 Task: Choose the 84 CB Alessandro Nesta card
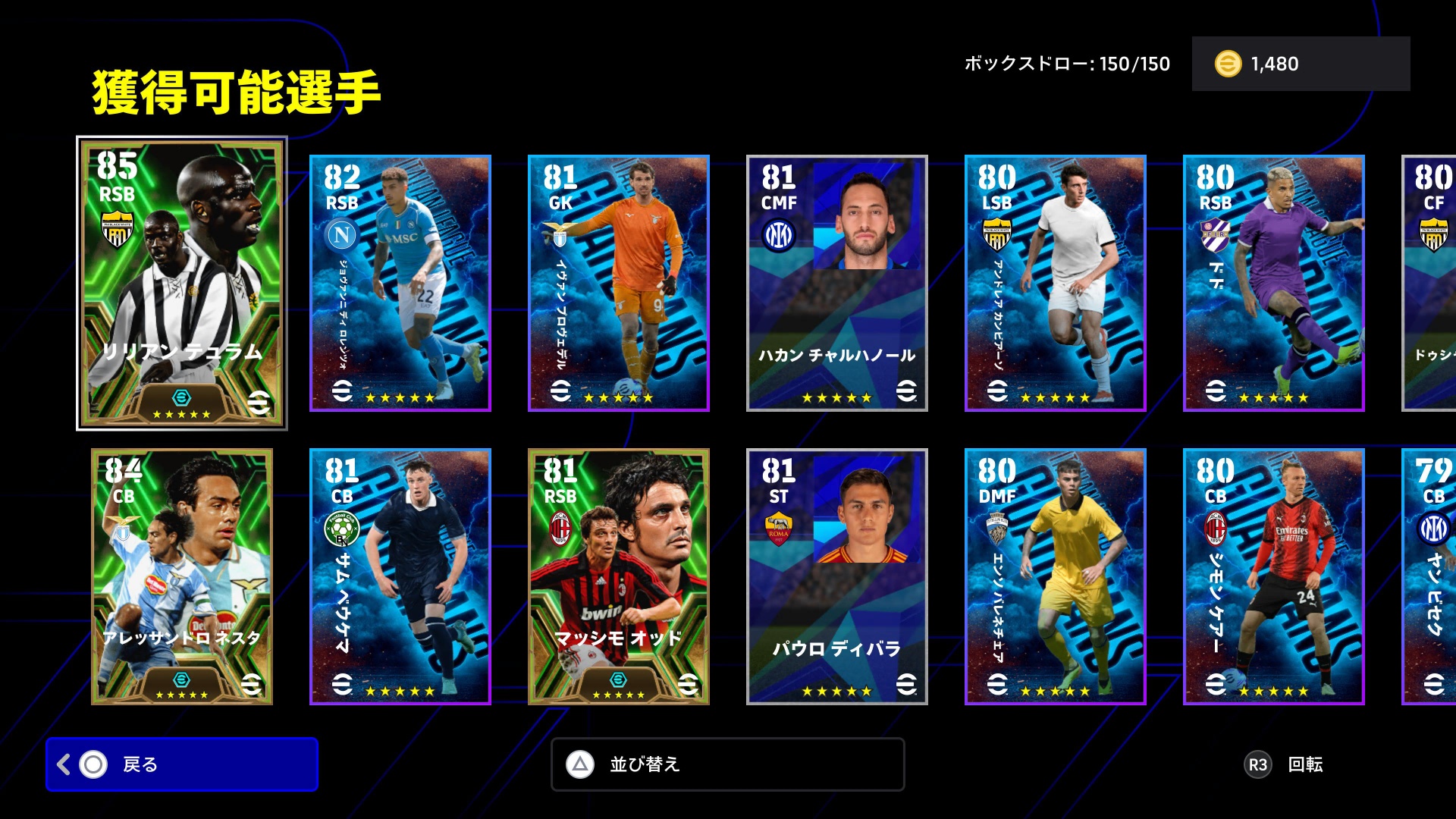click(182, 576)
